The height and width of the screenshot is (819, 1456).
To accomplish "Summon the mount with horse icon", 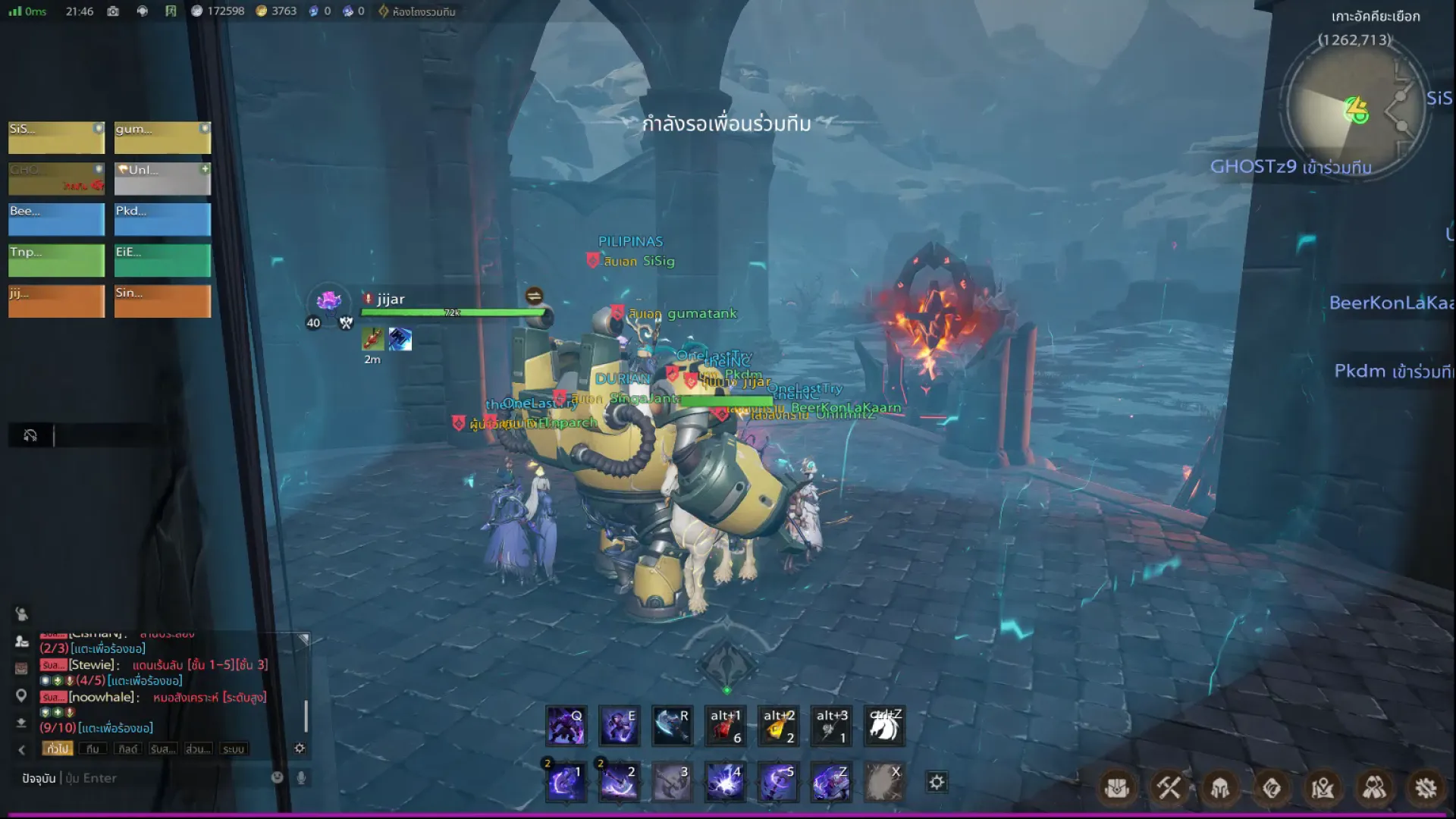I will (884, 726).
